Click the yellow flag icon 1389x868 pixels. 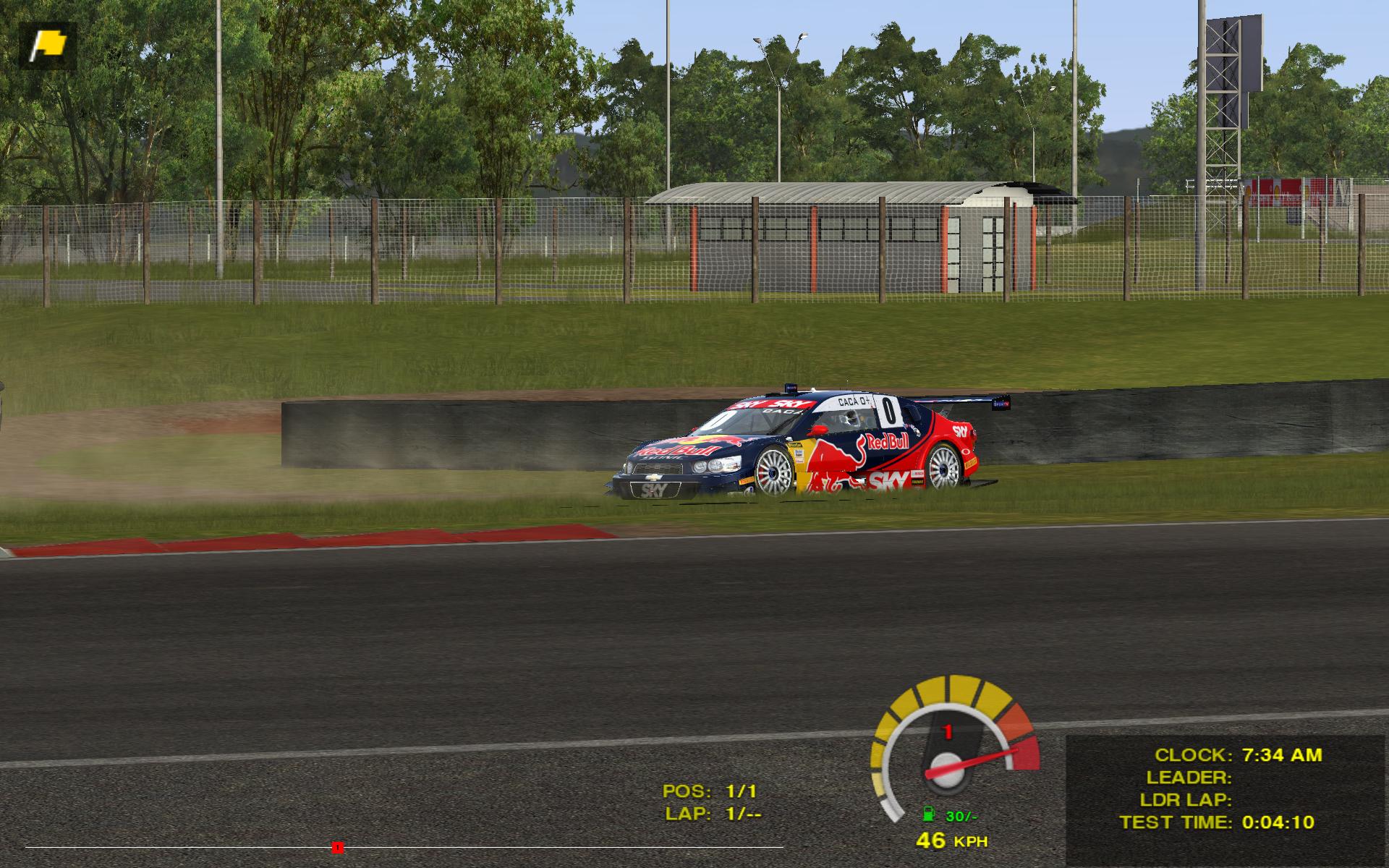pos(48,45)
